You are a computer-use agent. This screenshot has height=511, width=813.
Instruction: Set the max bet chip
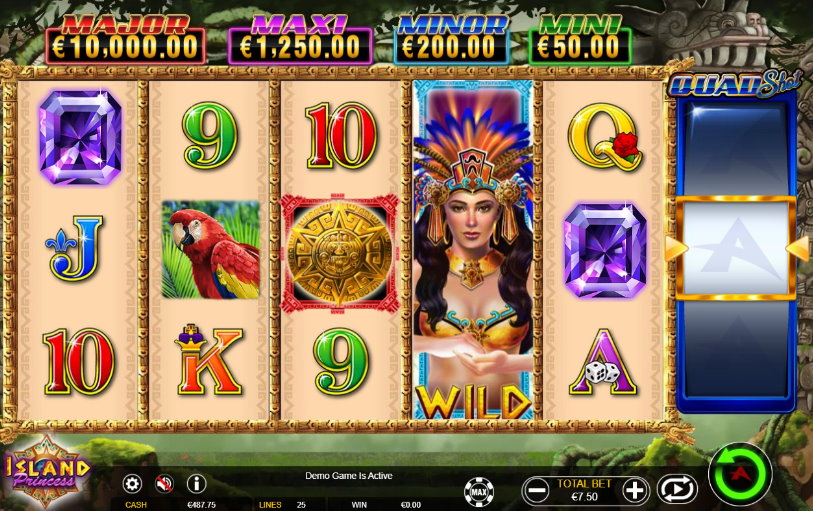coord(479,491)
